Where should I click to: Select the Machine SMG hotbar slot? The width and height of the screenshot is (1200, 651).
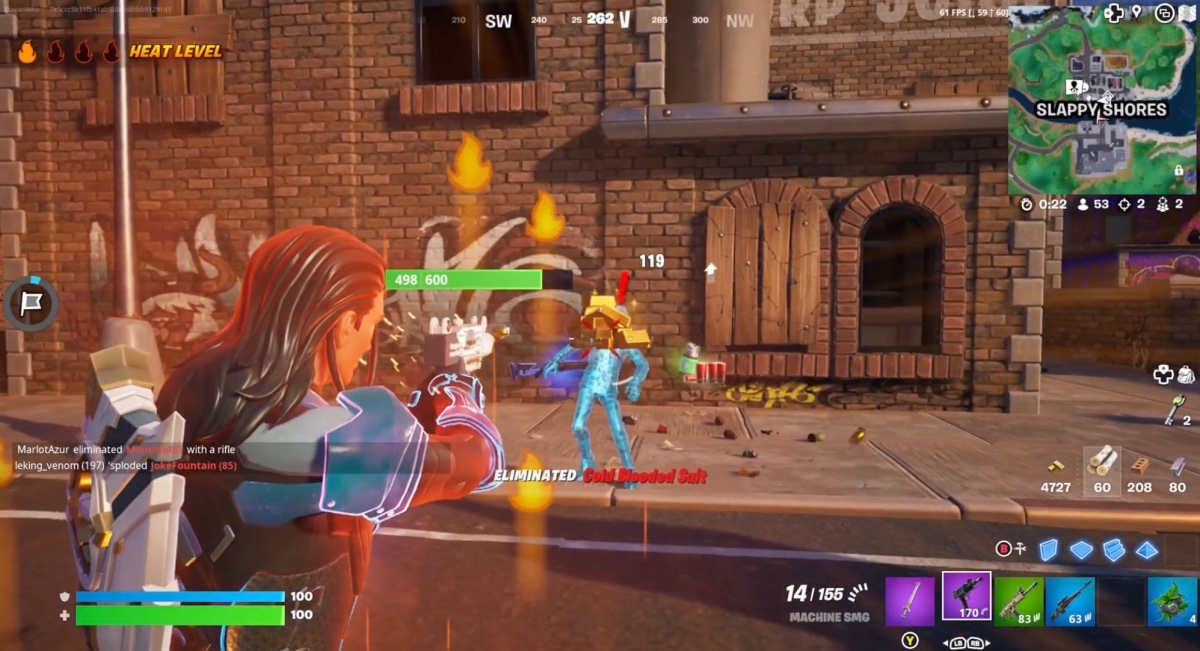[966, 598]
